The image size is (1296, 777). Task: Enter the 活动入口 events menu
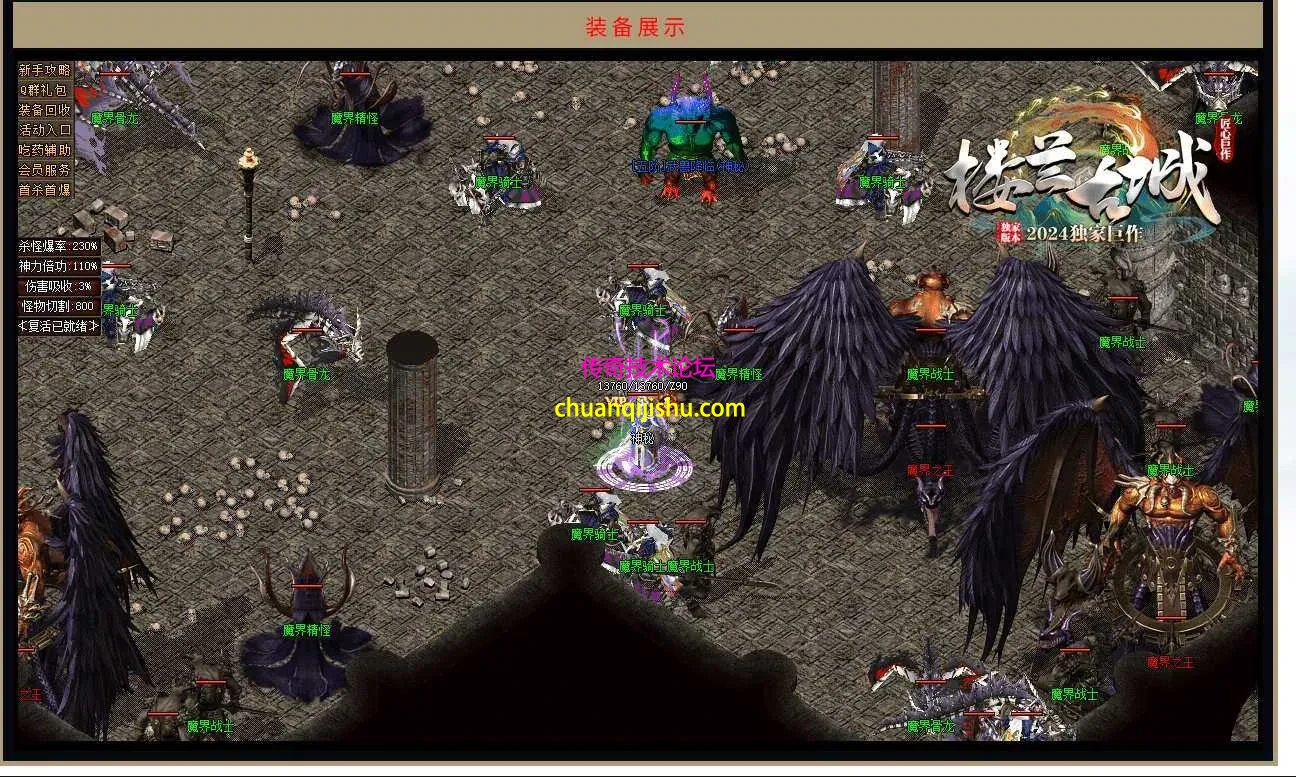point(45,130)
